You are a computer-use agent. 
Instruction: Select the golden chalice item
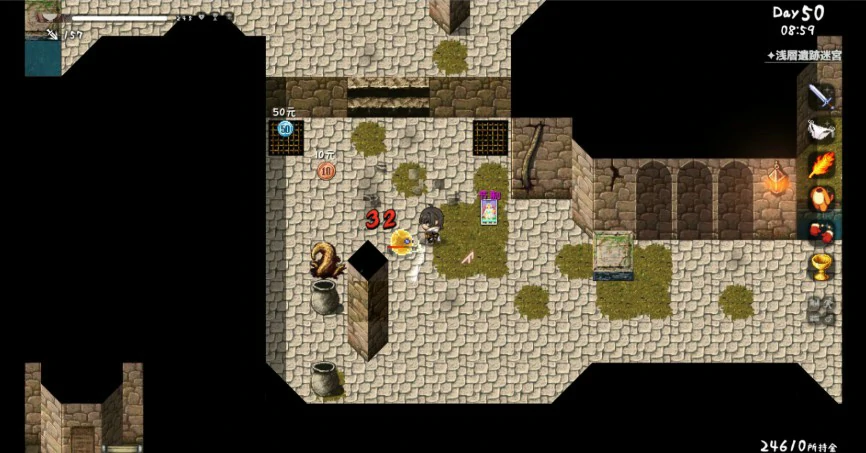pos(821,265)
